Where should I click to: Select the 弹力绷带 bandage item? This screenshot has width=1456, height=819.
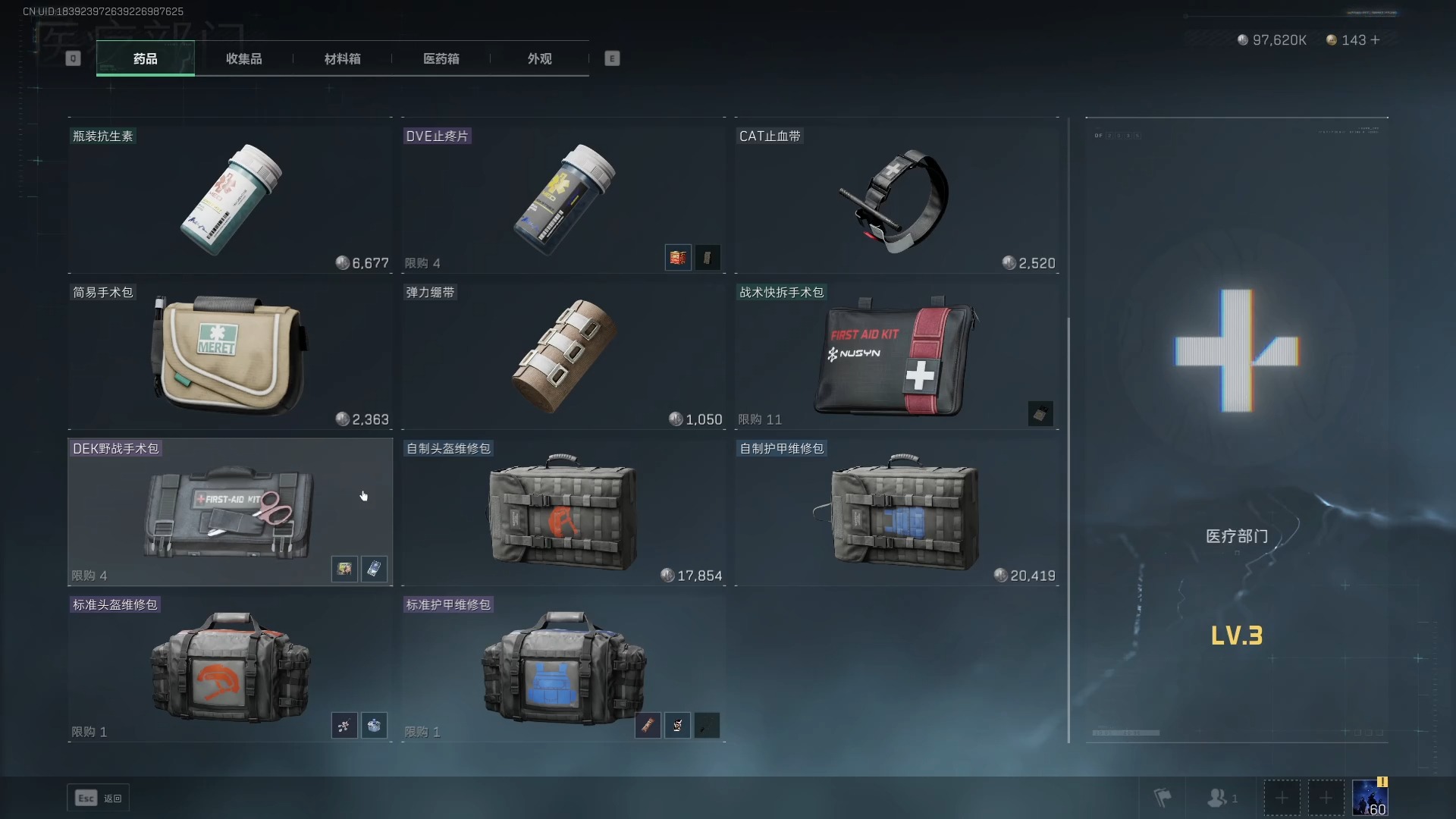click(563, 353)
